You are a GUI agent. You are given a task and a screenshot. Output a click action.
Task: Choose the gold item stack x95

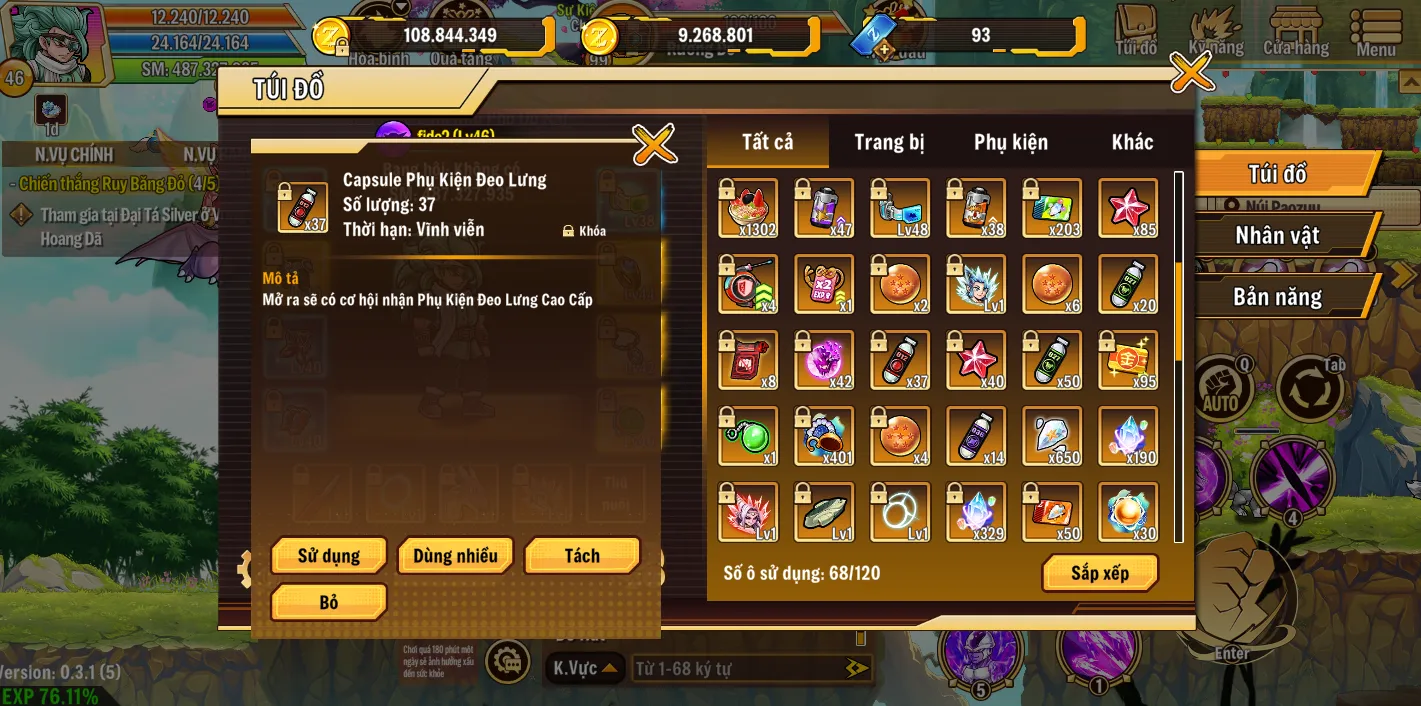[x=1128, y=360]
